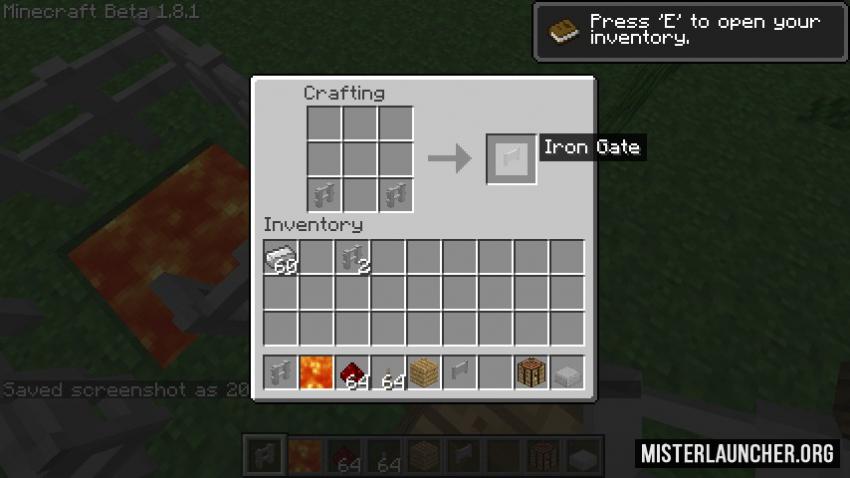Pick up the iron fence in the bottom-right crafting slot
Screen dimensions: 850x478
click(396, 193)
